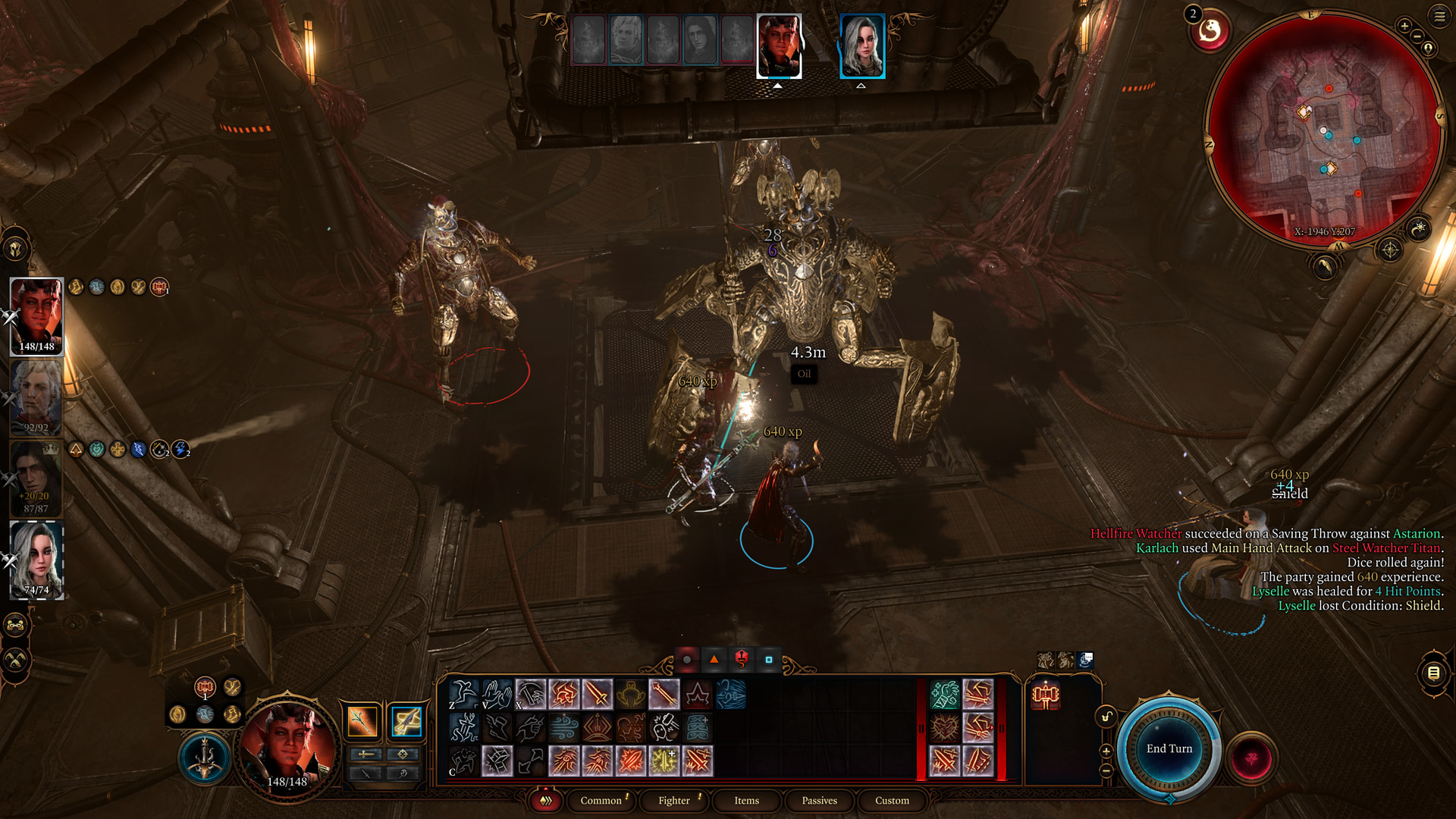This screenshot has height=819, width=1456.
Task: Select Karlach's party portrait with 148/148 HP
Action: click(36, 315)
